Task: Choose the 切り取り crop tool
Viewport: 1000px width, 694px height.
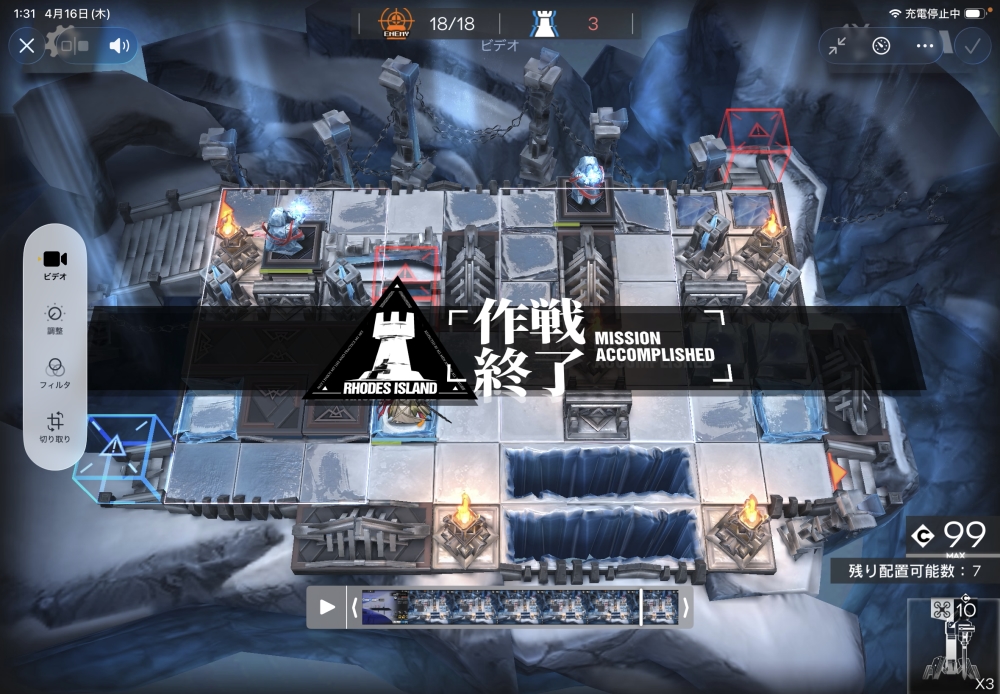Action: (55, 428)
